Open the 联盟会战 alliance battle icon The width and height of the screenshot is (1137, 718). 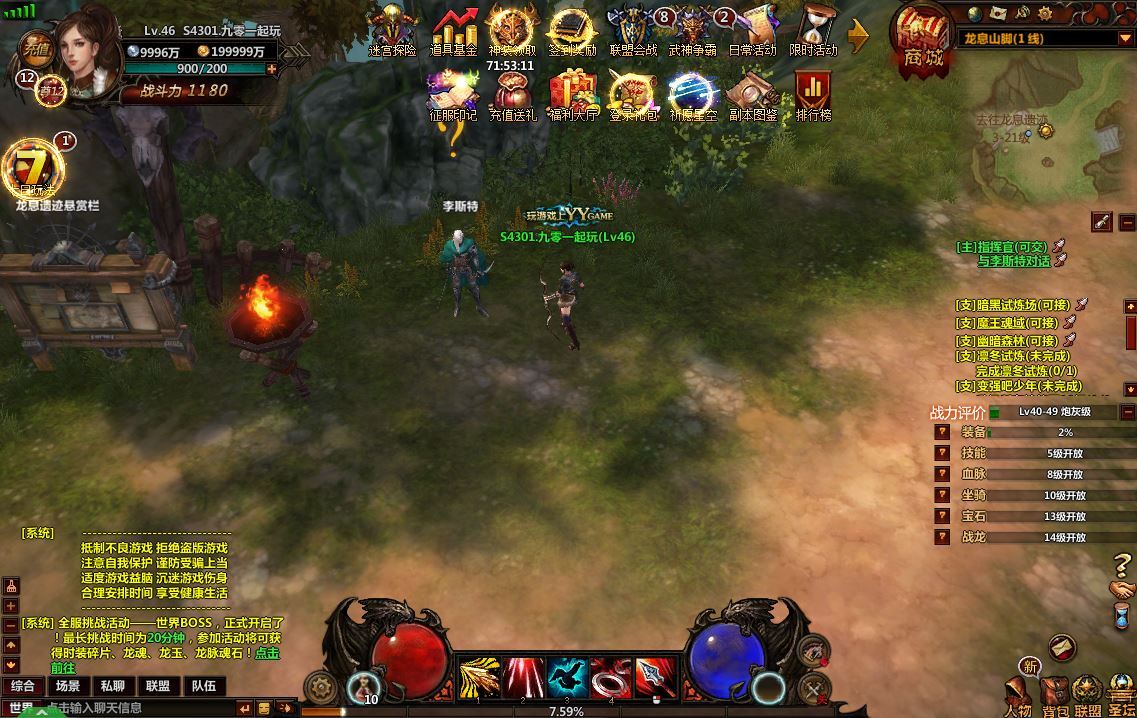[x=633, y=30]
